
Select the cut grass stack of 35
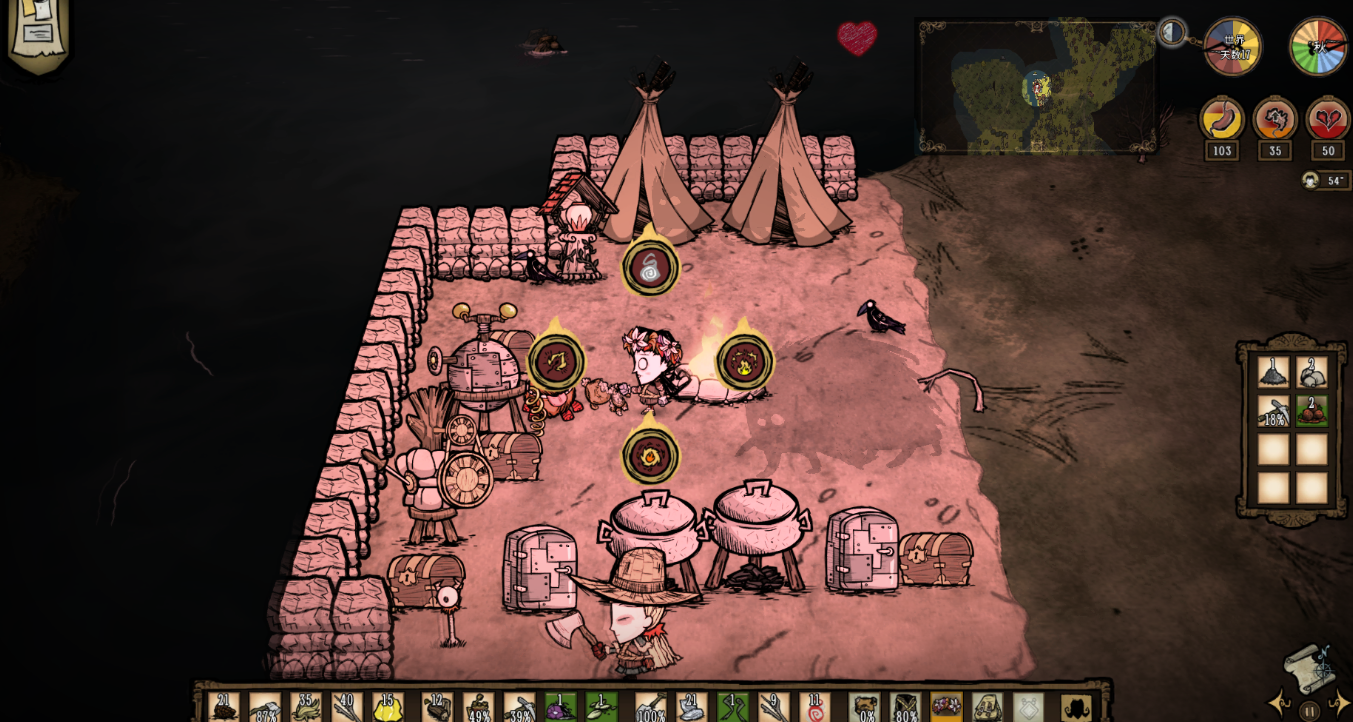[305, 708]
